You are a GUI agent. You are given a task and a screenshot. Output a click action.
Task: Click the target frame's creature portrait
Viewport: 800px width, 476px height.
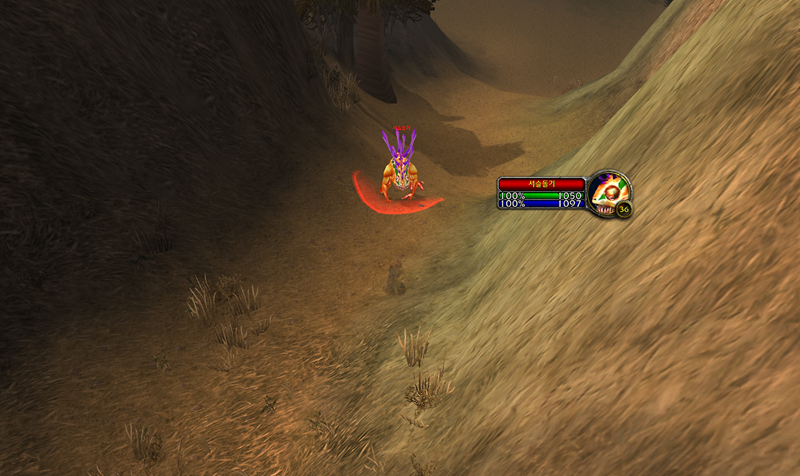[x=607, y=190]
